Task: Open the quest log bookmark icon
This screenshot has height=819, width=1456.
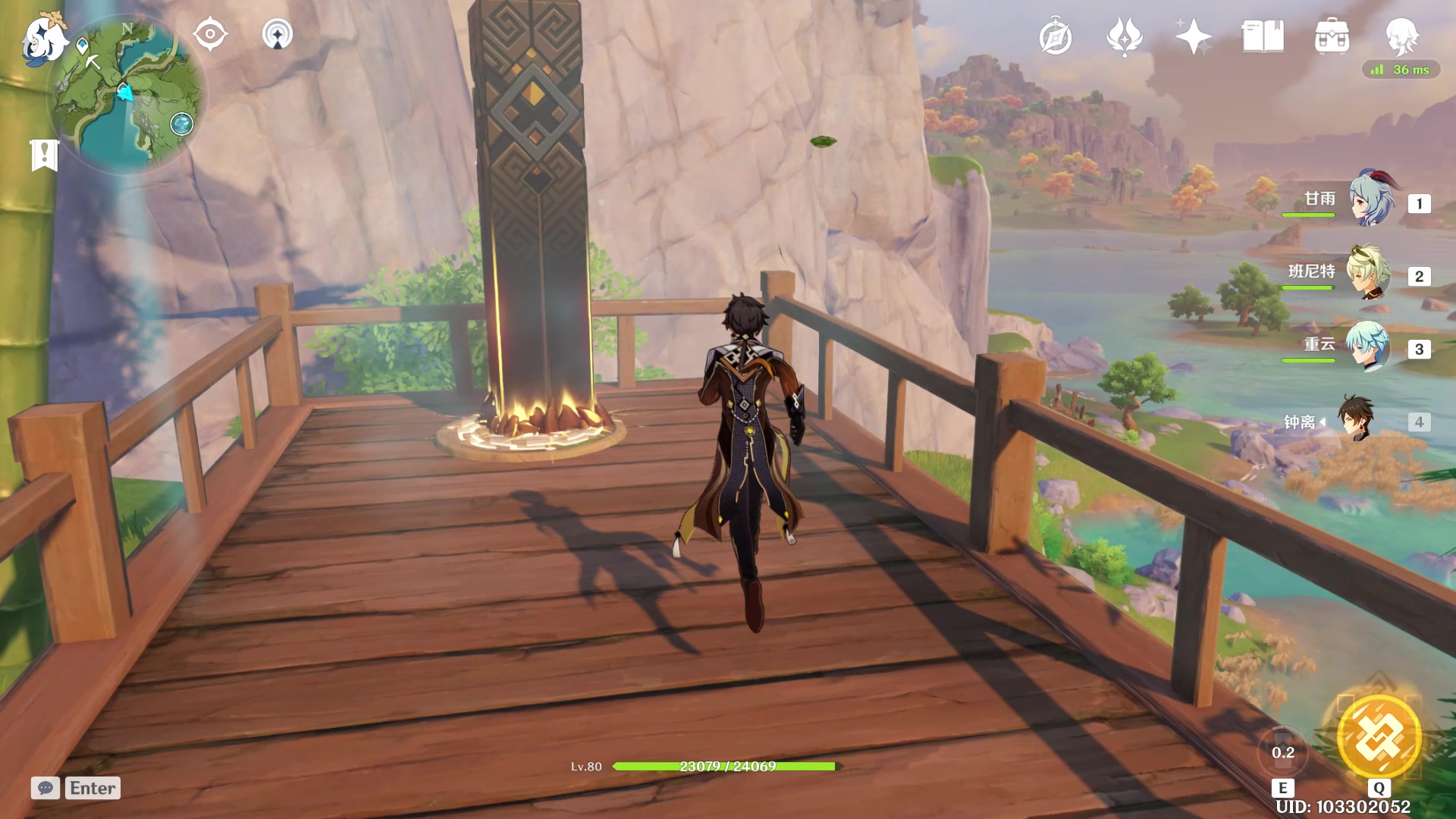Action: point(44,155)
